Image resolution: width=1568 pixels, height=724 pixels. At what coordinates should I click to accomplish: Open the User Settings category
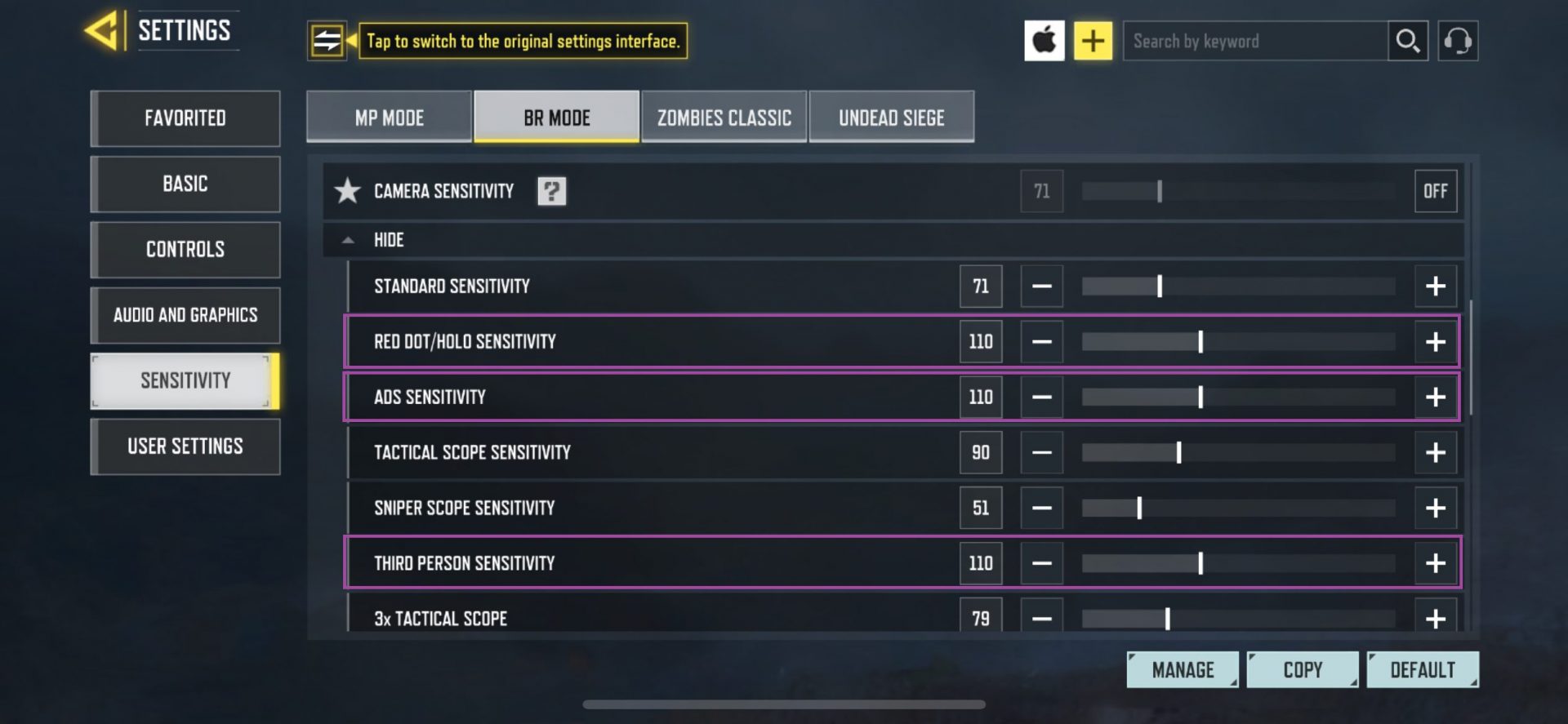point(185,446)
